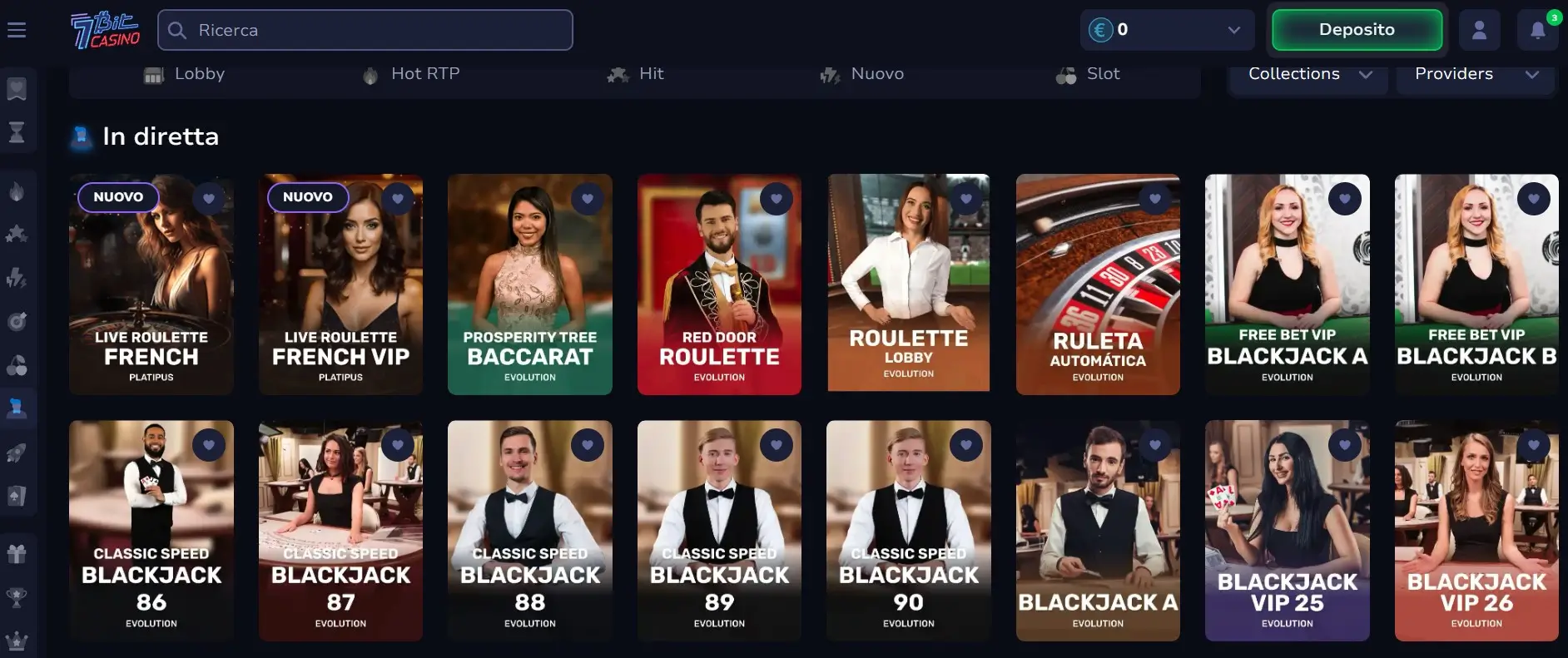1568x658 pixels.
Task: Expand the Collections dropdown
Action: tap(1307, 74)
